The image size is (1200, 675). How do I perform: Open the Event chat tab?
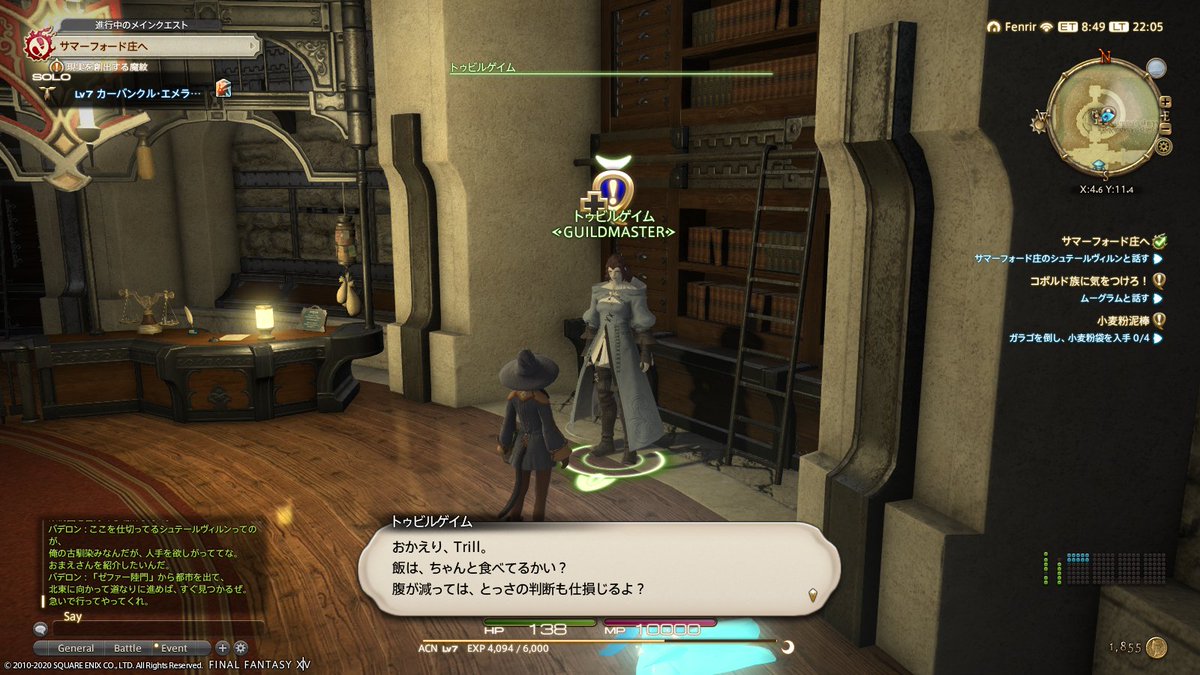[174, 648]
